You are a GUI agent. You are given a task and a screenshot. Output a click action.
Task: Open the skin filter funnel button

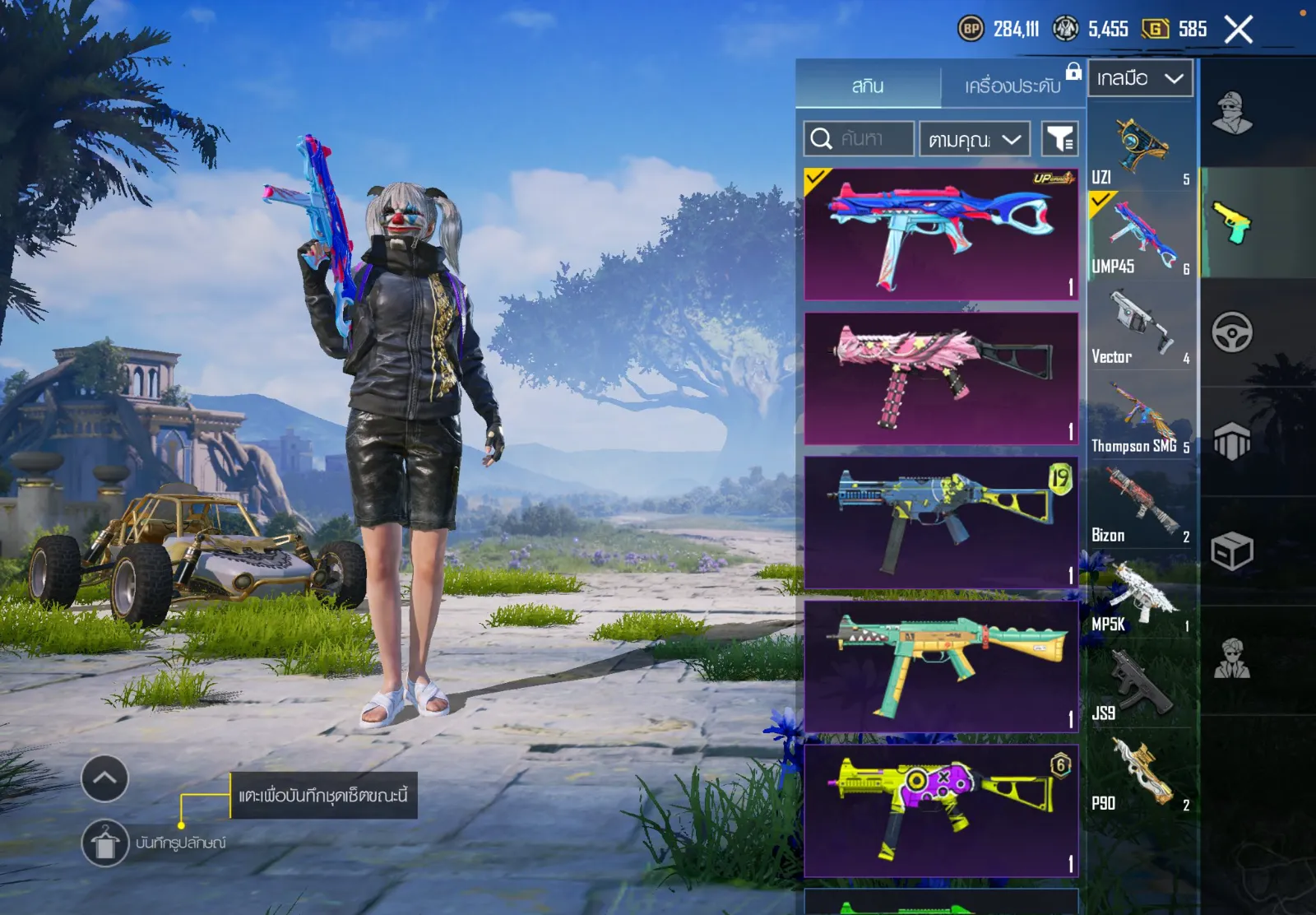pos(1060,139)
